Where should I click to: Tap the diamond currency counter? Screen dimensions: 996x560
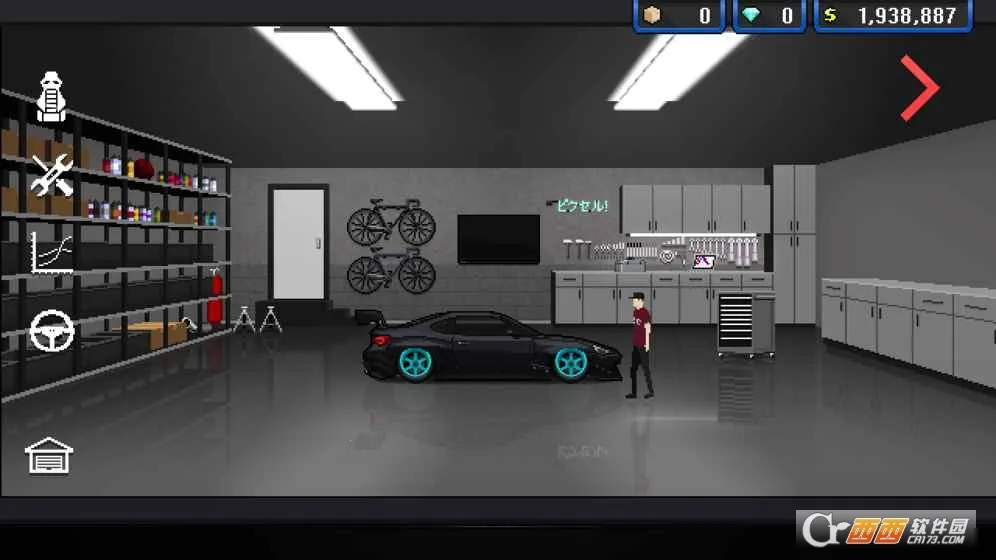pos(769,16)
